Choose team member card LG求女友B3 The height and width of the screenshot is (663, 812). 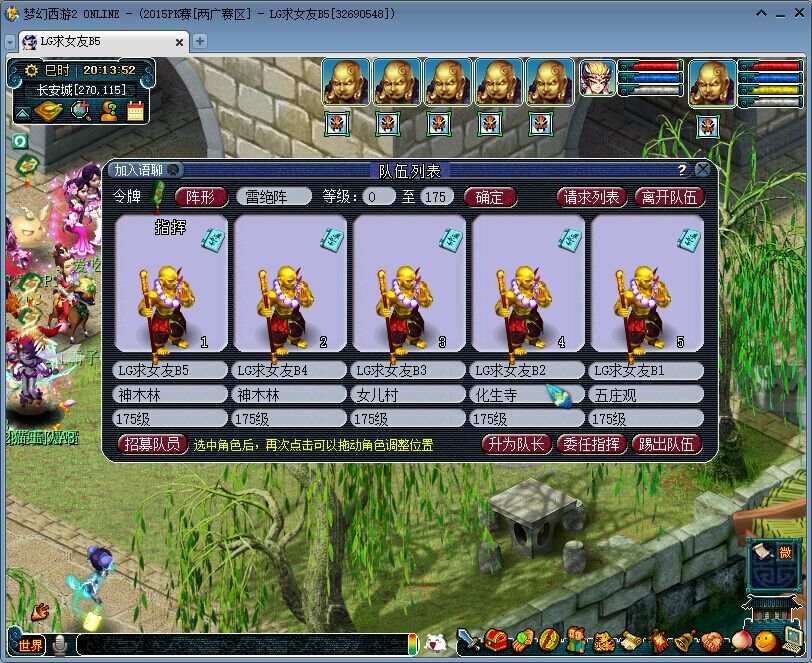click(x=409, y=284)
